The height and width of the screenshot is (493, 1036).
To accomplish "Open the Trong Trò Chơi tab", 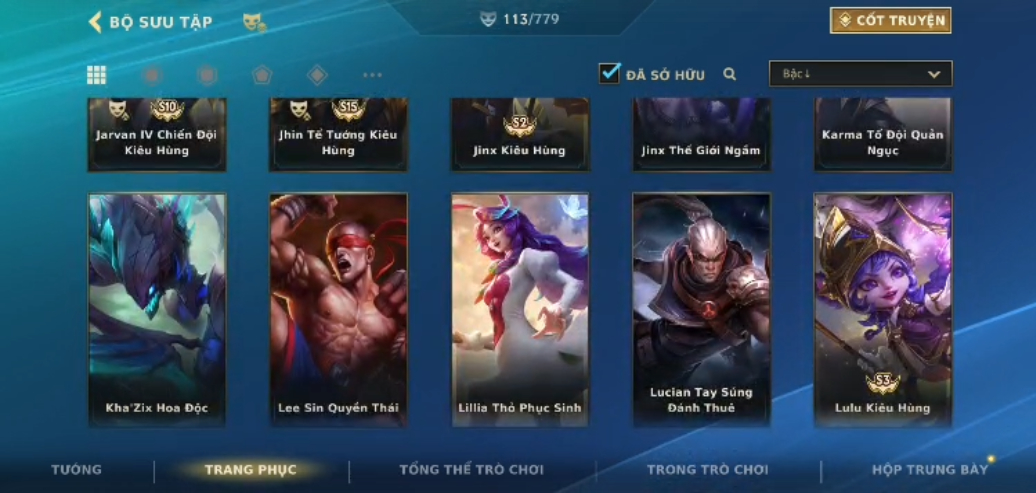I will (708, 470).
